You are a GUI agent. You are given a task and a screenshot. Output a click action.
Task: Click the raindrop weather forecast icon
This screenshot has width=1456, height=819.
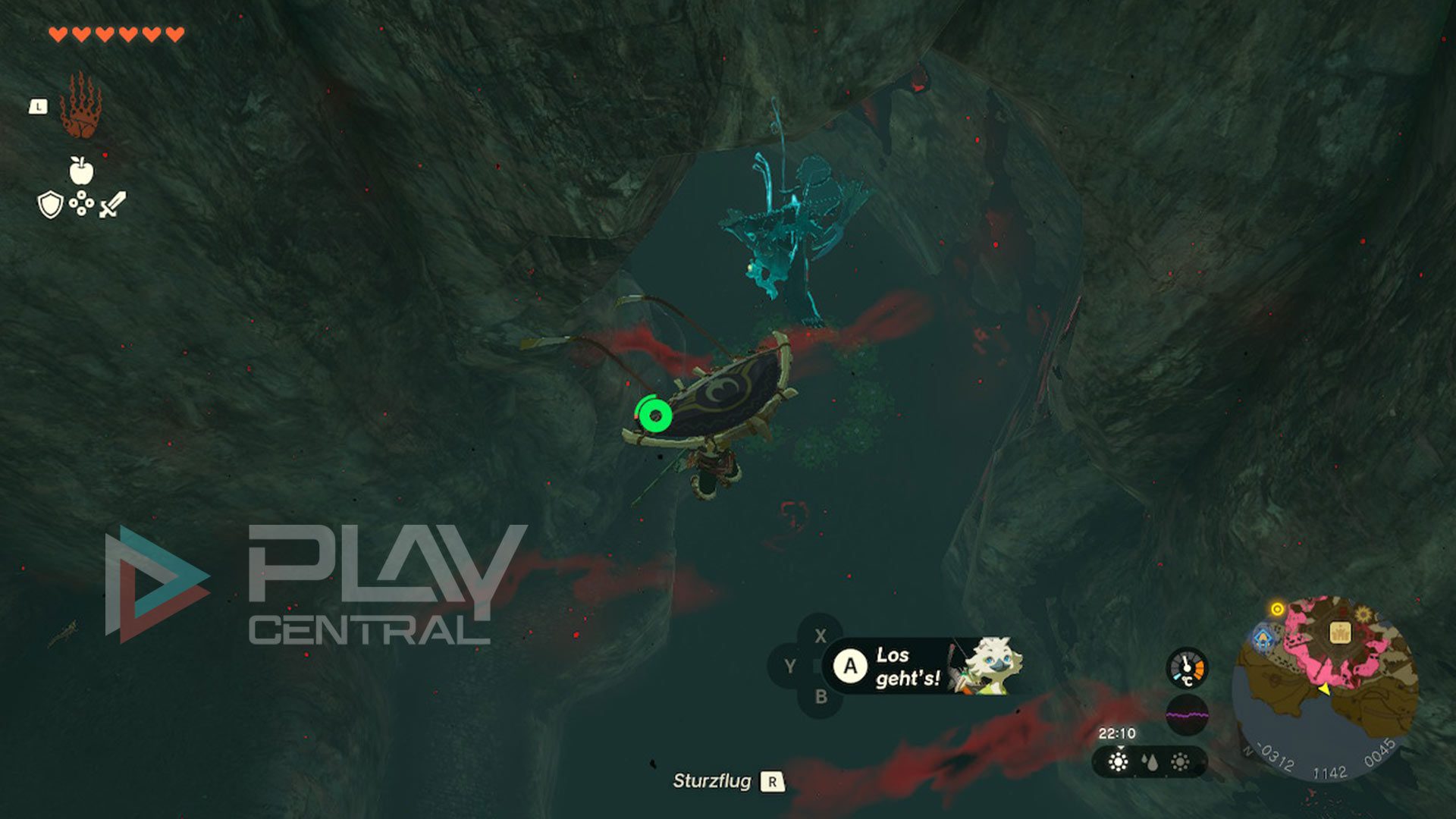tap(1150, 762)
